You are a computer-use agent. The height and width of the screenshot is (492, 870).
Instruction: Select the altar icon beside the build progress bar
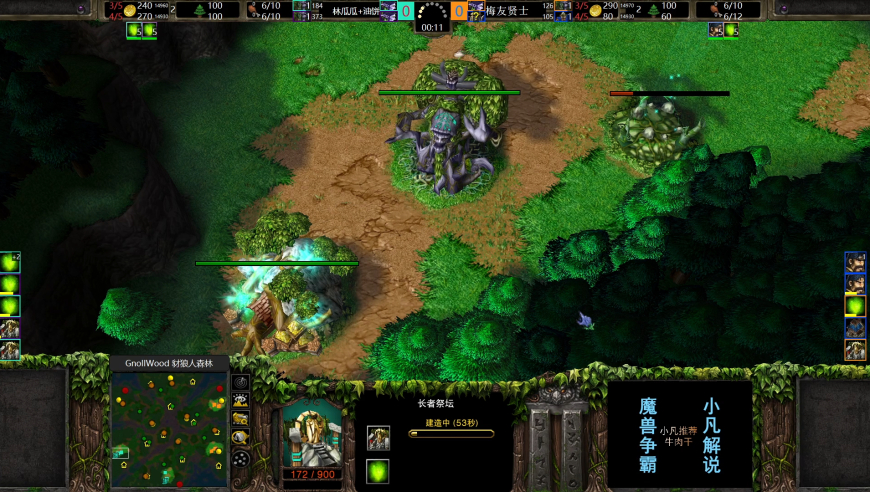click(378, 437)
